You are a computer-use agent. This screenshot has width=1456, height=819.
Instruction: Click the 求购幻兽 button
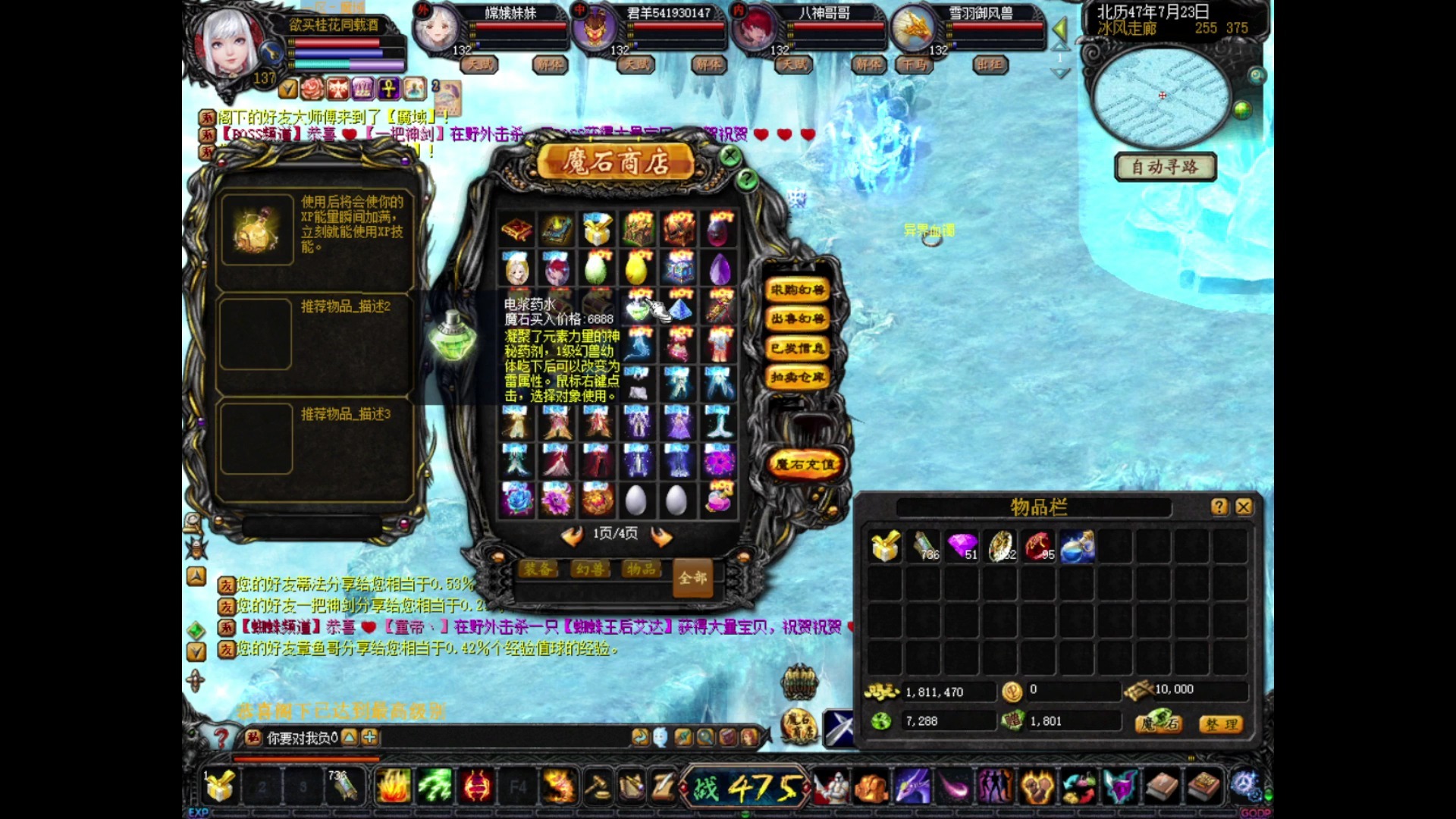tap(797, 290)
